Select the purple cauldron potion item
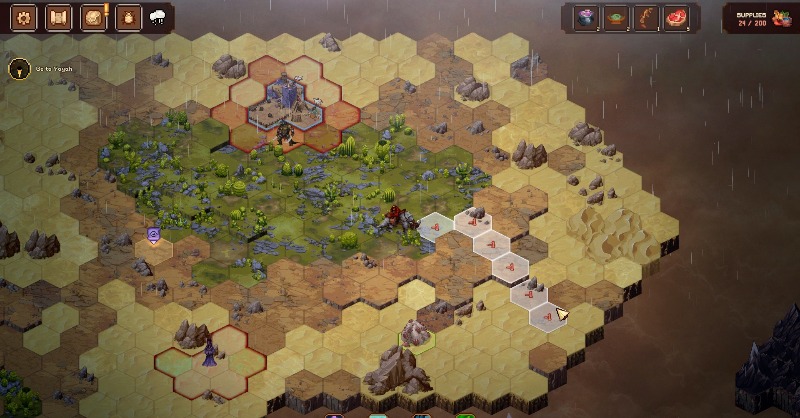This screenshot has height=418, width=800. click(585, 17)
